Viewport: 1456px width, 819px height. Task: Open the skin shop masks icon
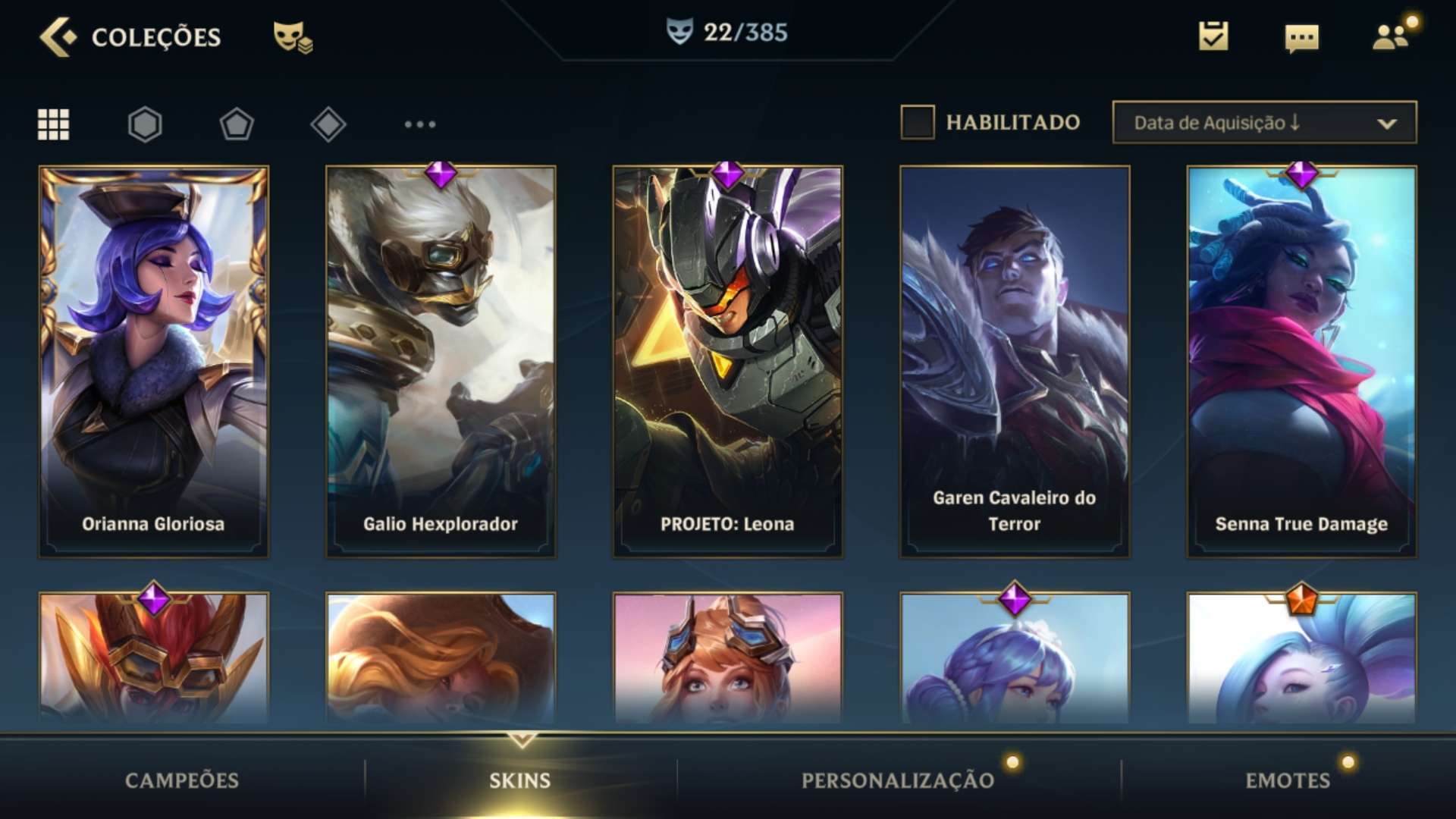[293, 36]
